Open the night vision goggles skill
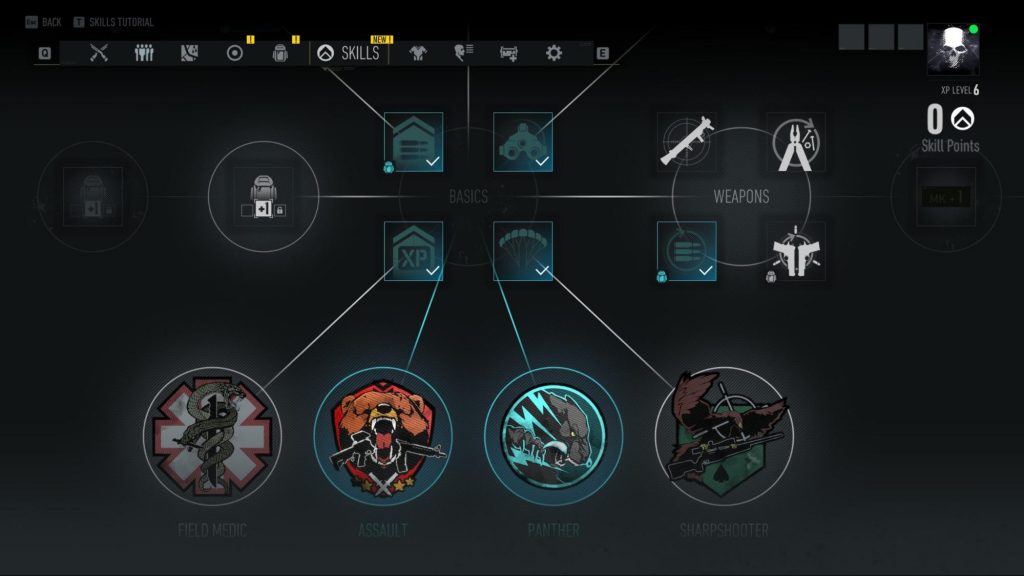1024x576 pixels. (x=523, y=141)
